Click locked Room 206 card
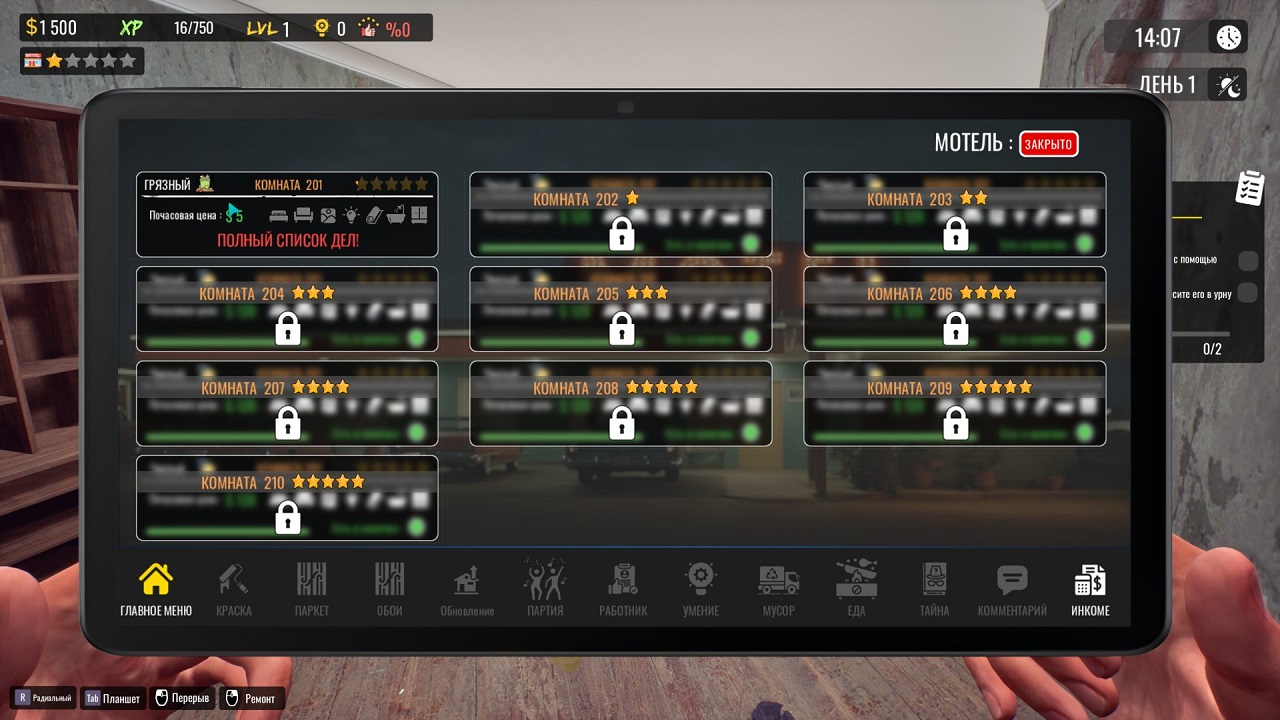The height and width of the screenshot is (720, 1280). click(955, 309)
